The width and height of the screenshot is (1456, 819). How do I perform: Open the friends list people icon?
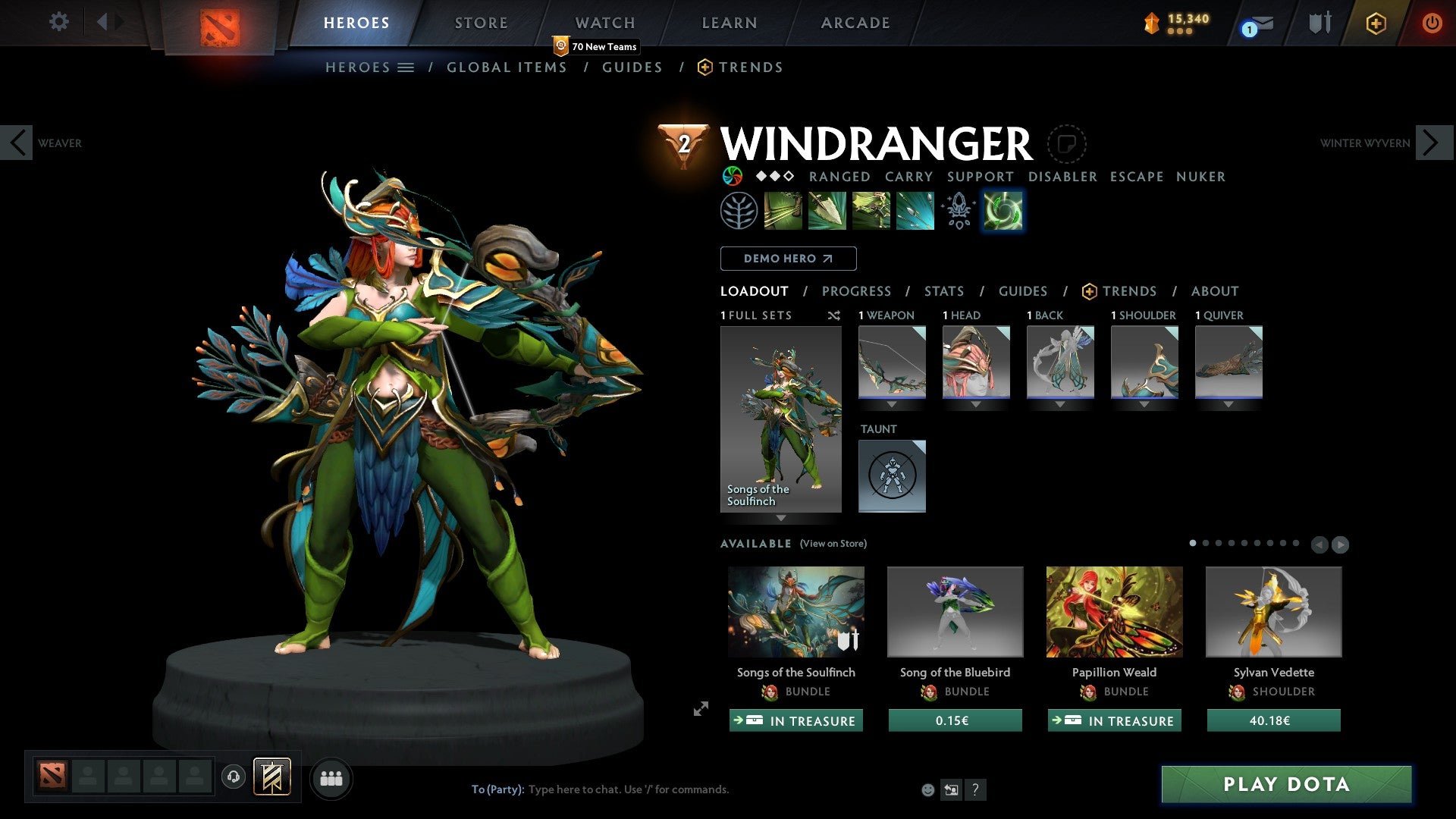331,778
